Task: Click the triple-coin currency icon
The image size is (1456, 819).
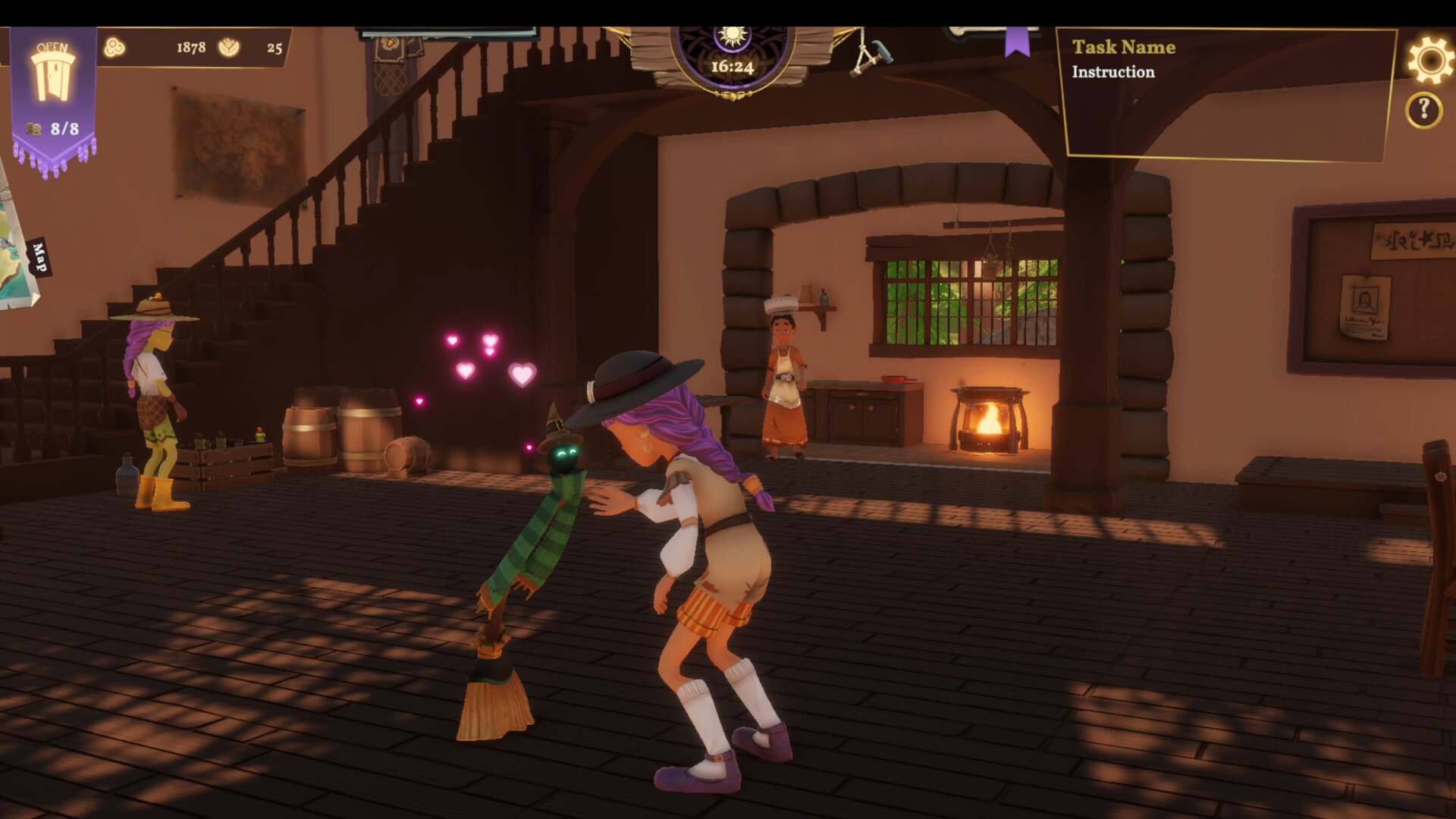Action: point(114,47)
